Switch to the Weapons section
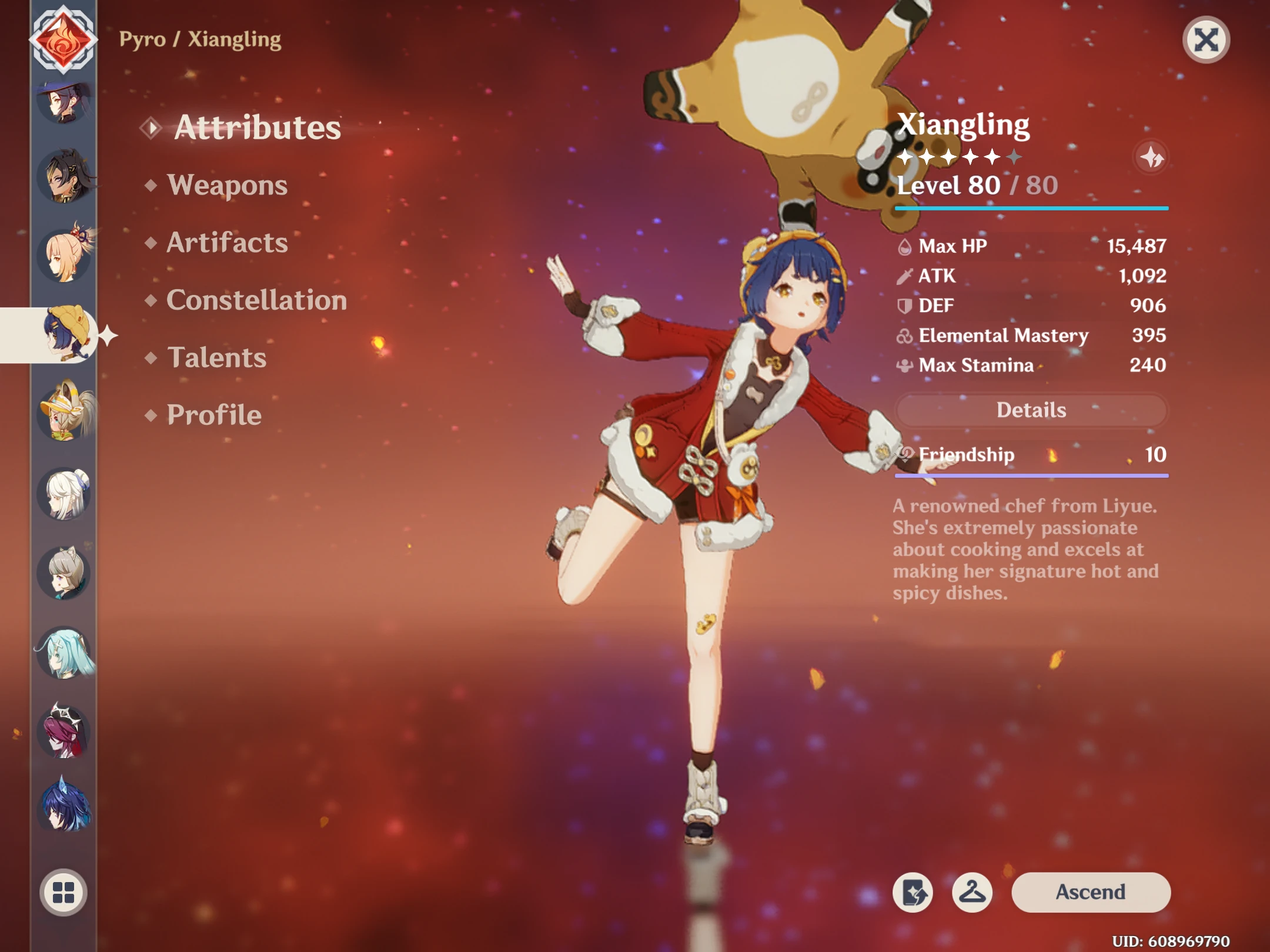This screenshot has height=952, width=1270. click(228, 186)
